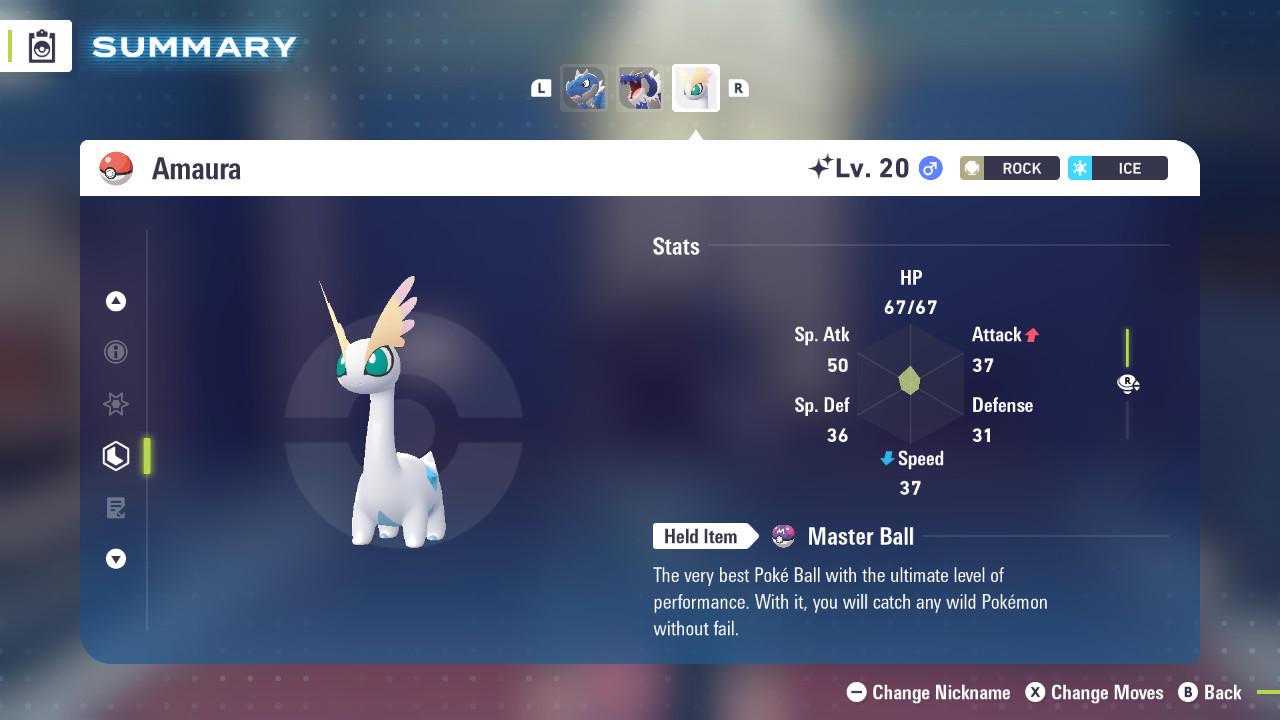Open the star-shaped summary tab
Viewport: 1280px width, 720px height.
point(116,404)
